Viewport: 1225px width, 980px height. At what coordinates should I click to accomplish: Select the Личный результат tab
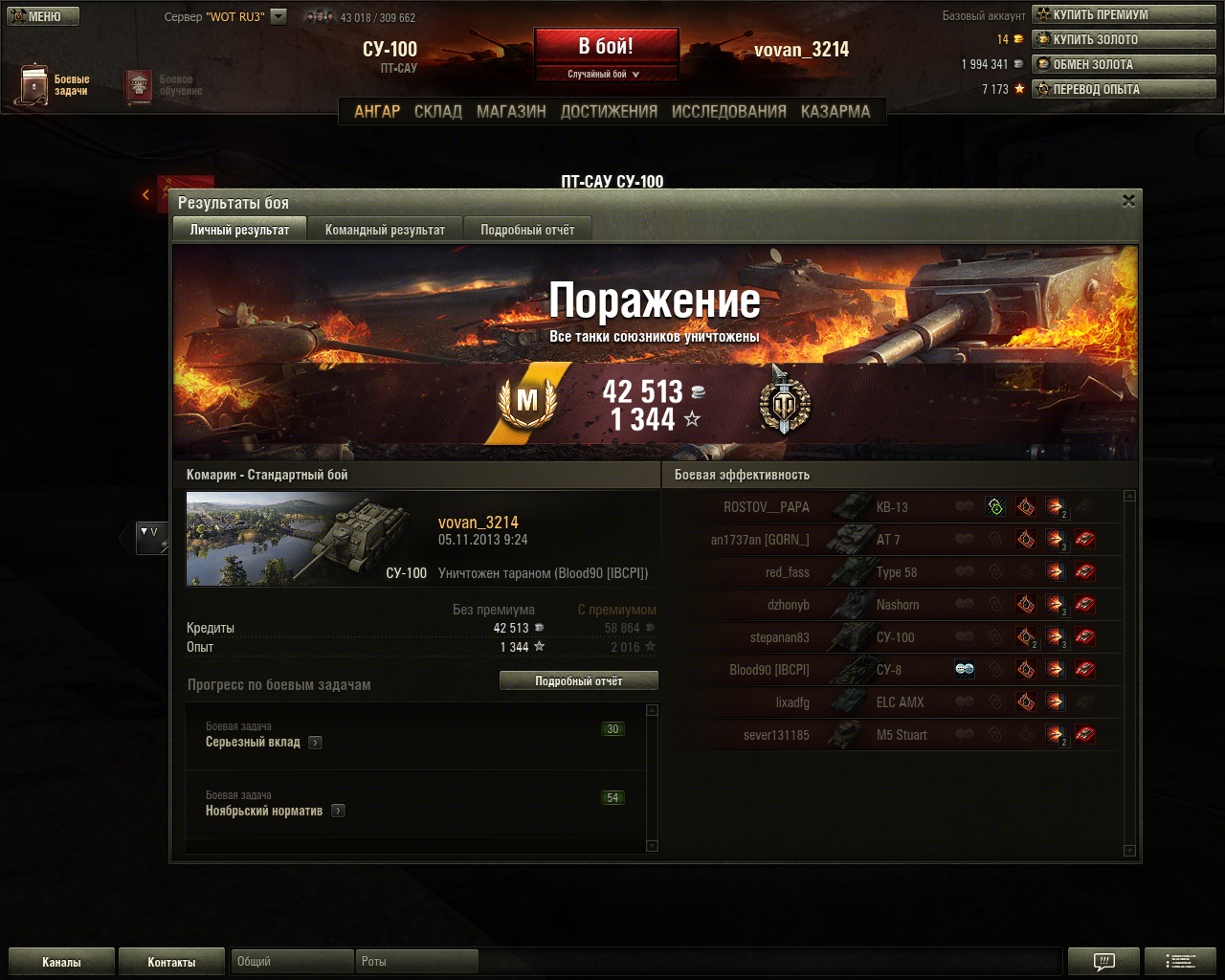239,230
